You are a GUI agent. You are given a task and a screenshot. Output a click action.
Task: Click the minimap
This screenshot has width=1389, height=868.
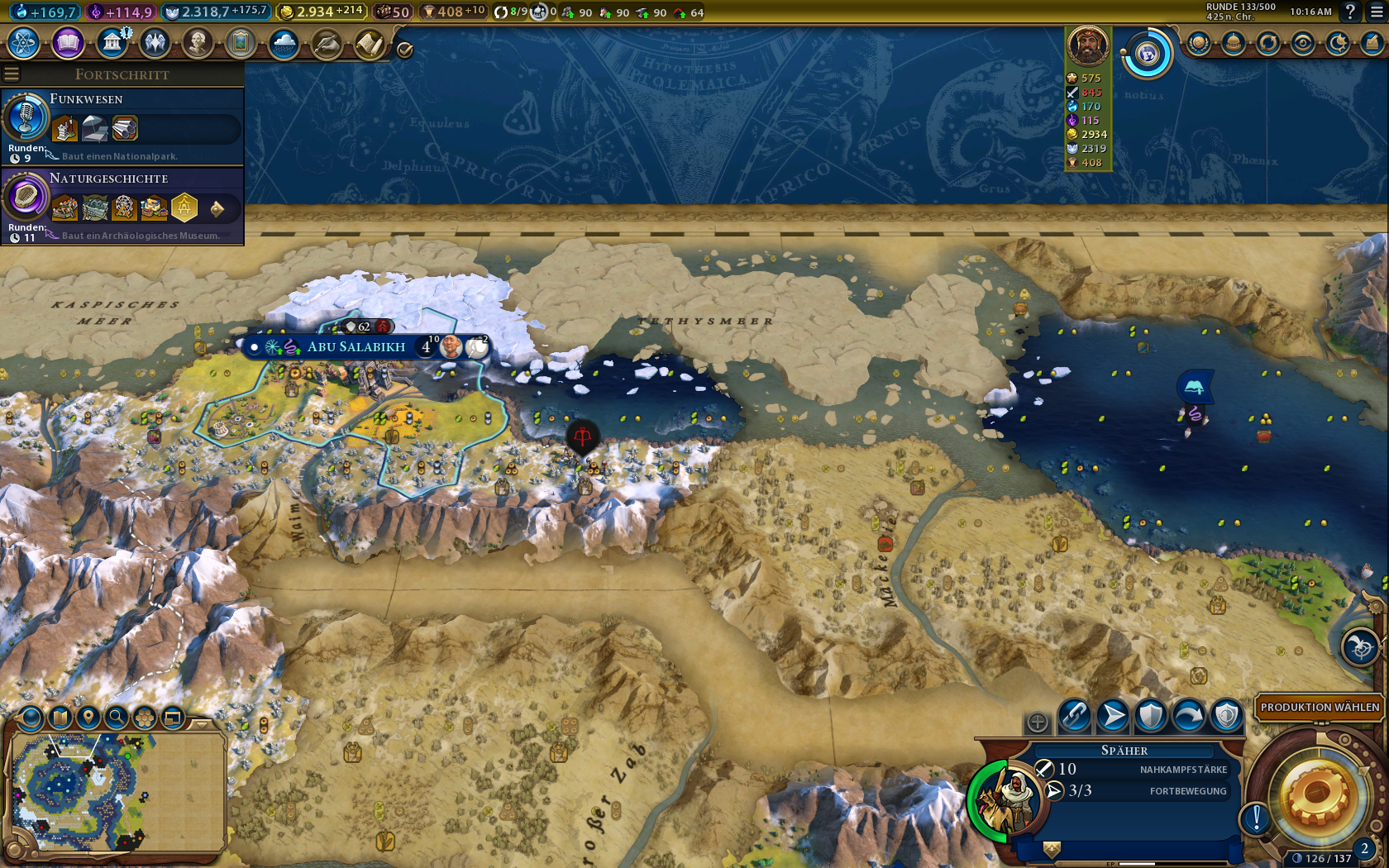pyautogui.click(x=116, y=792)
